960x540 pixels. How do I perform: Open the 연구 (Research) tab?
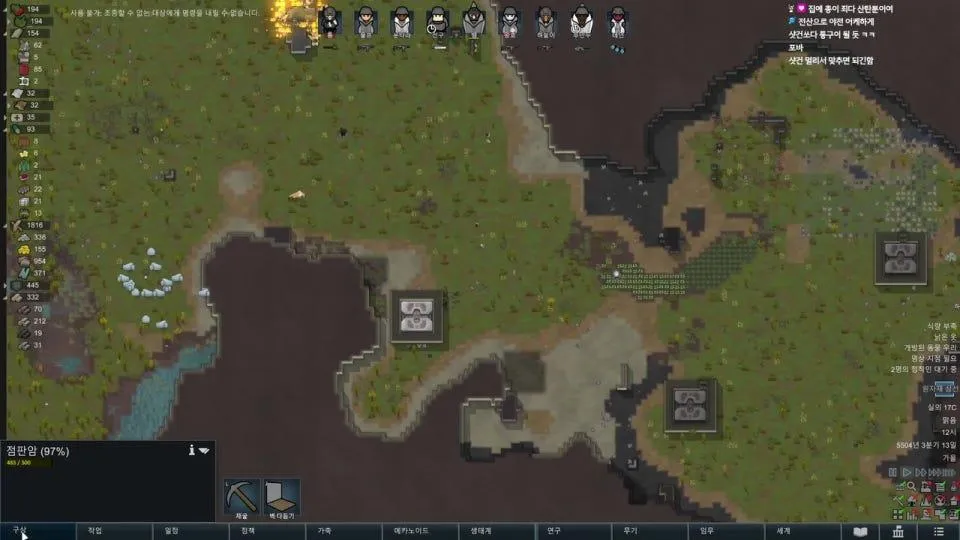pyautogui.click(x=554, y=531)
